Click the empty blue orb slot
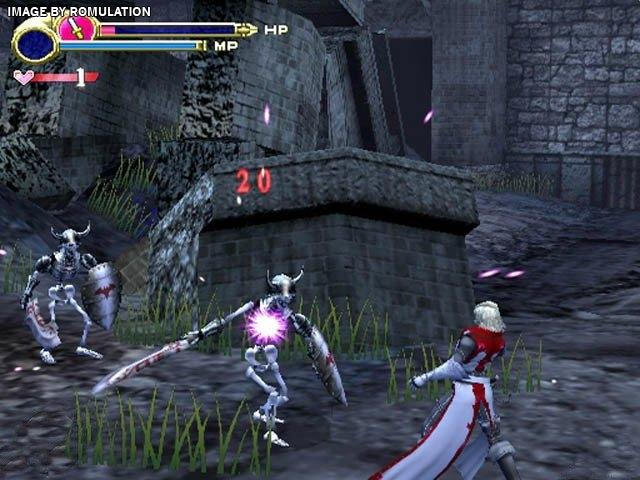Viewport: 640px width, 480px height. [x=35, y=44]
